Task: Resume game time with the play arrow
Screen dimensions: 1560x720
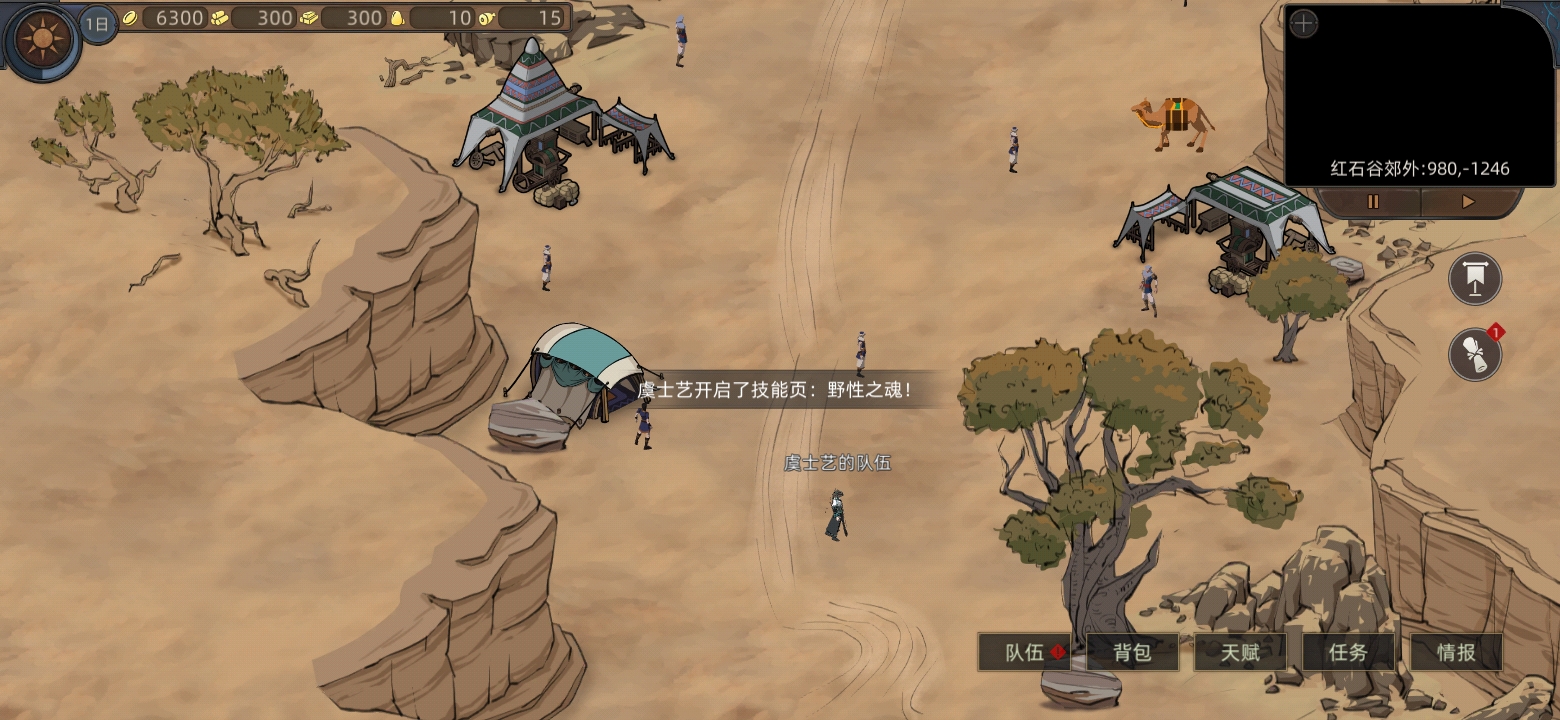Action: click(x=1467, y=202)
